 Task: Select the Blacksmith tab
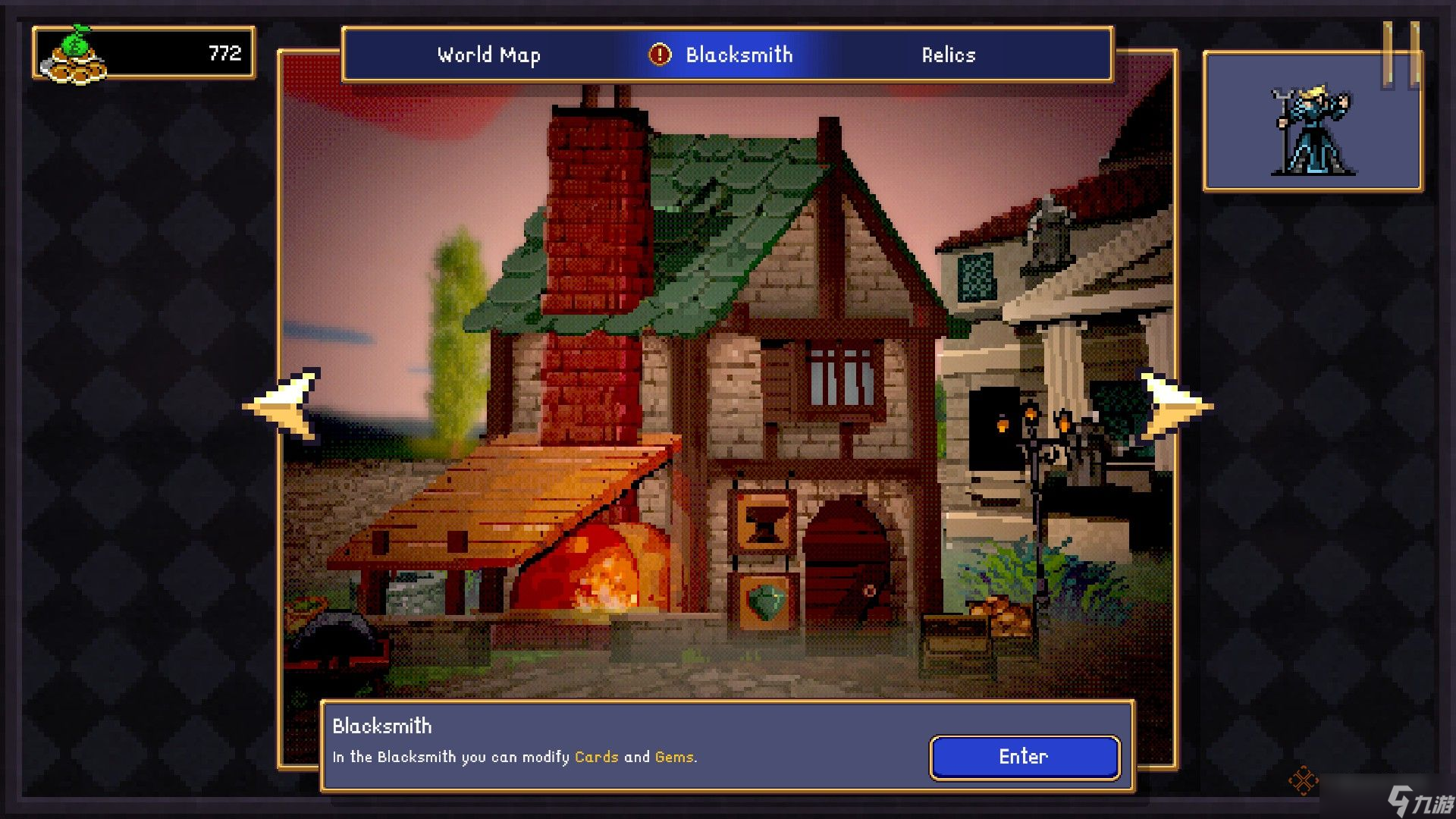[739, 55]
